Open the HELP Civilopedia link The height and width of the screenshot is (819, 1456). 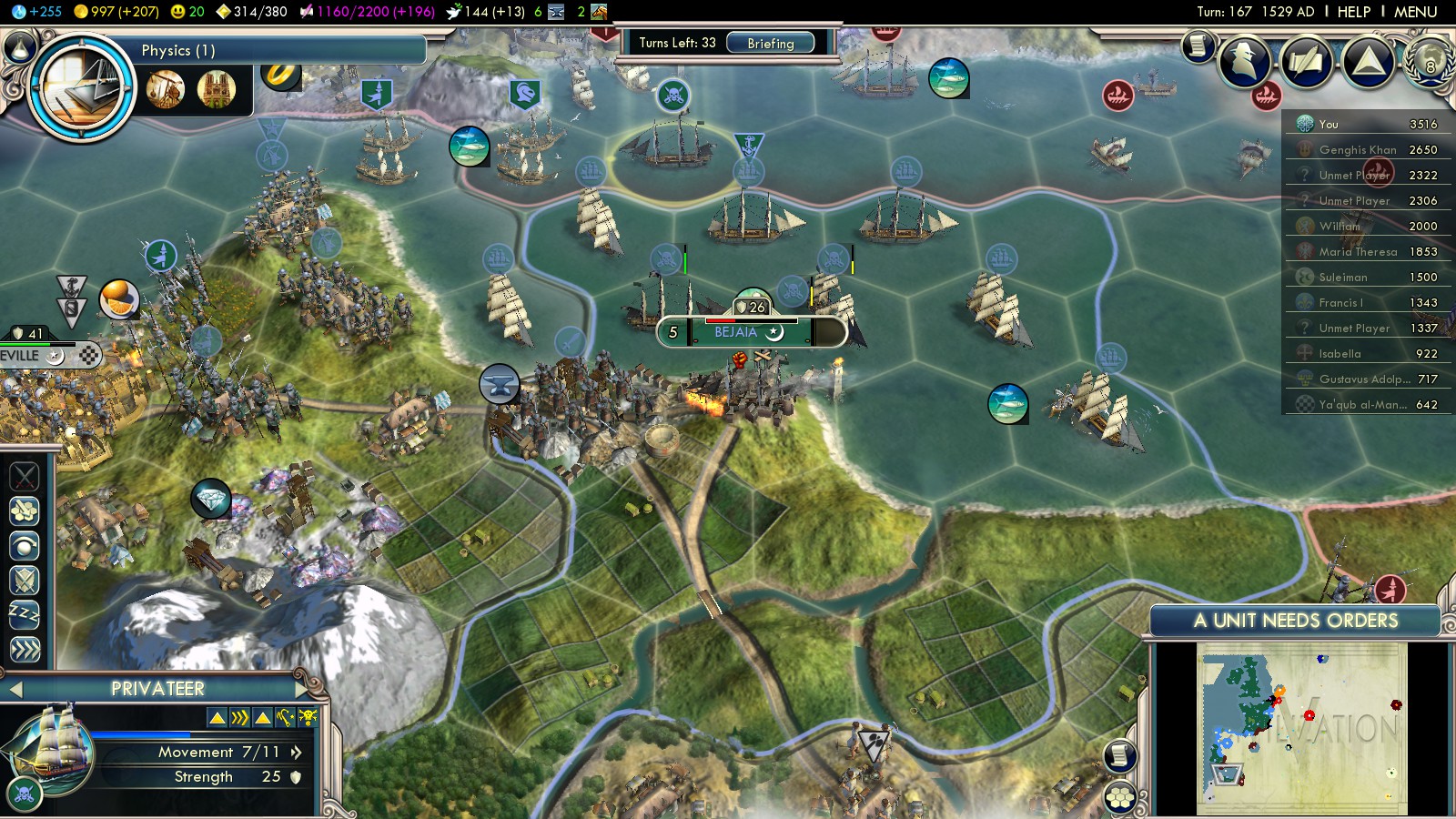(1353, 12)
